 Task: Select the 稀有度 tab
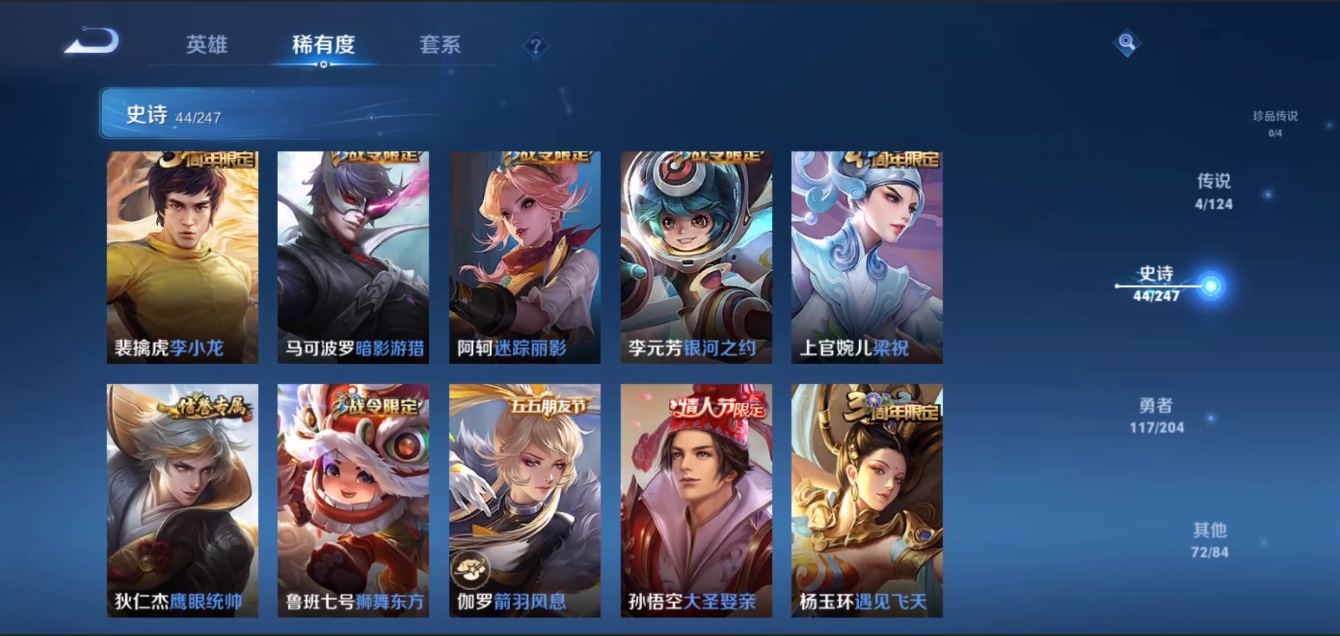323,45
